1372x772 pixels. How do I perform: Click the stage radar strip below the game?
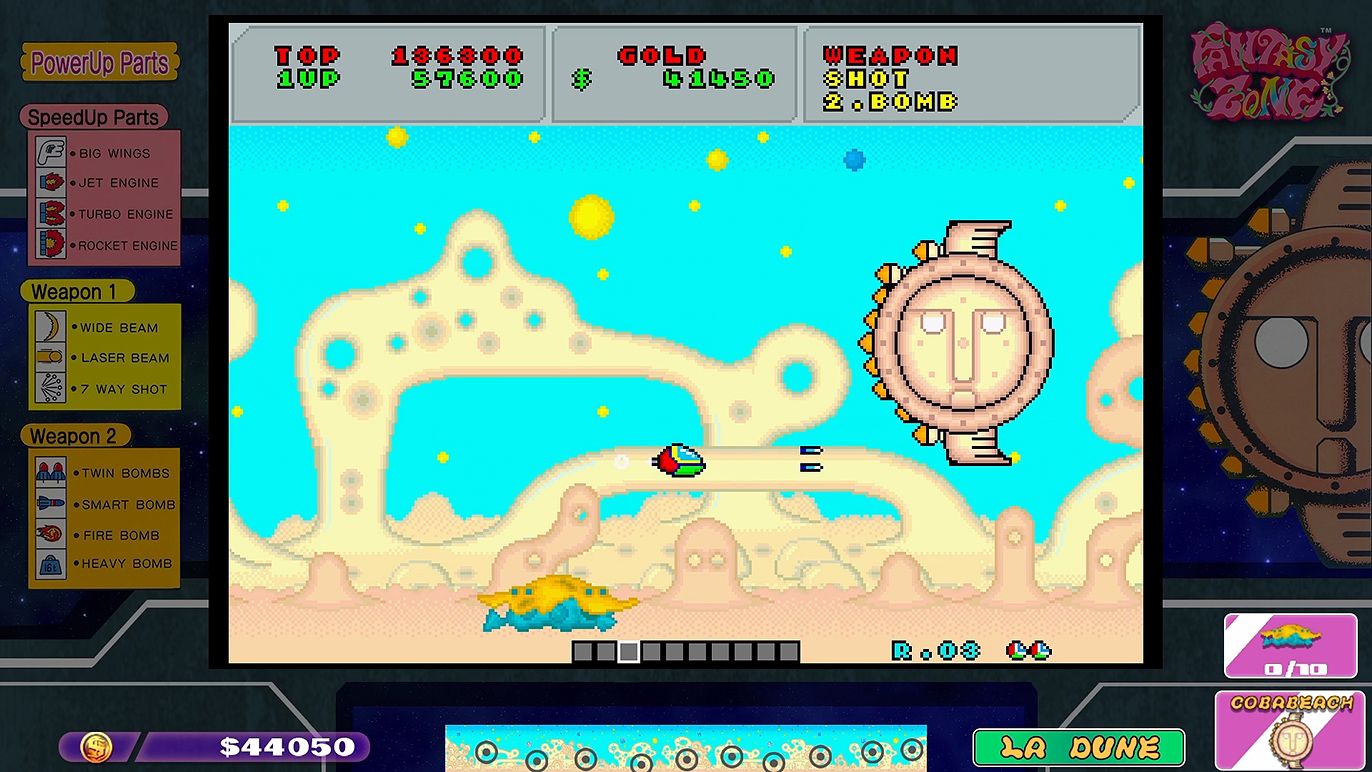685,748
